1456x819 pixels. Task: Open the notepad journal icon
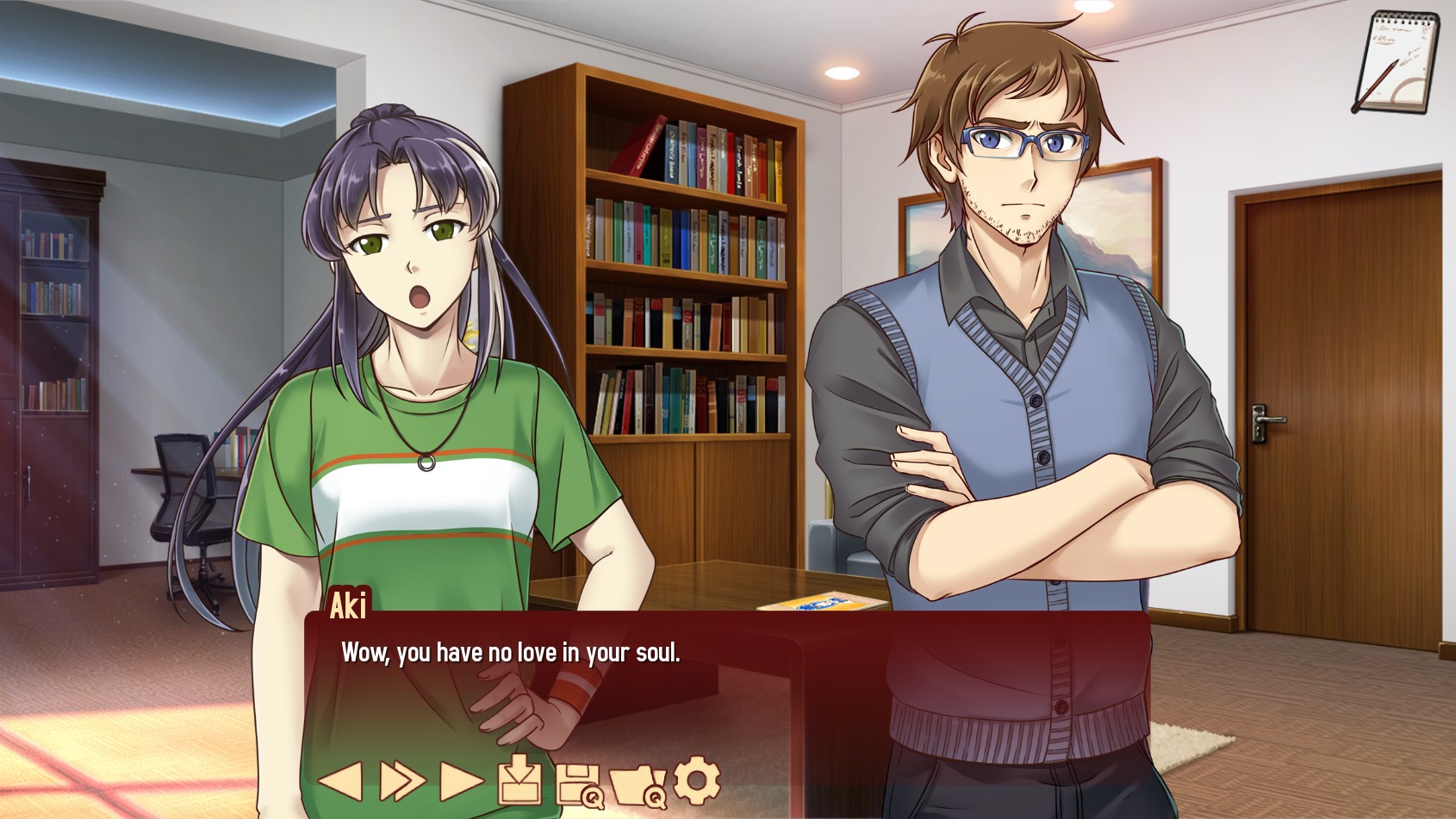pyautogui.click(x=1396, y=62)
